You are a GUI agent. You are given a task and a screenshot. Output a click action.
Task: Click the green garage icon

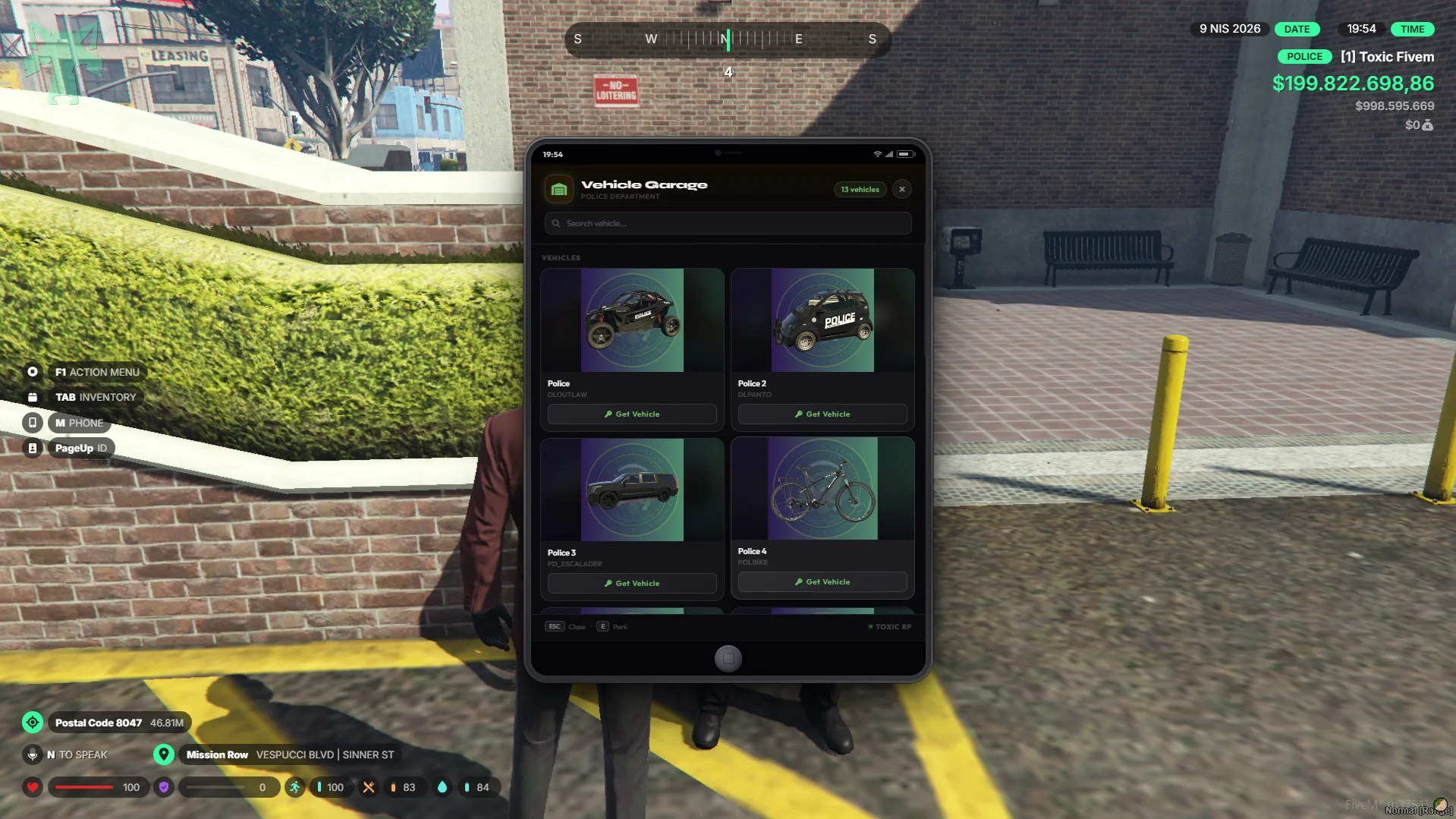559,189
